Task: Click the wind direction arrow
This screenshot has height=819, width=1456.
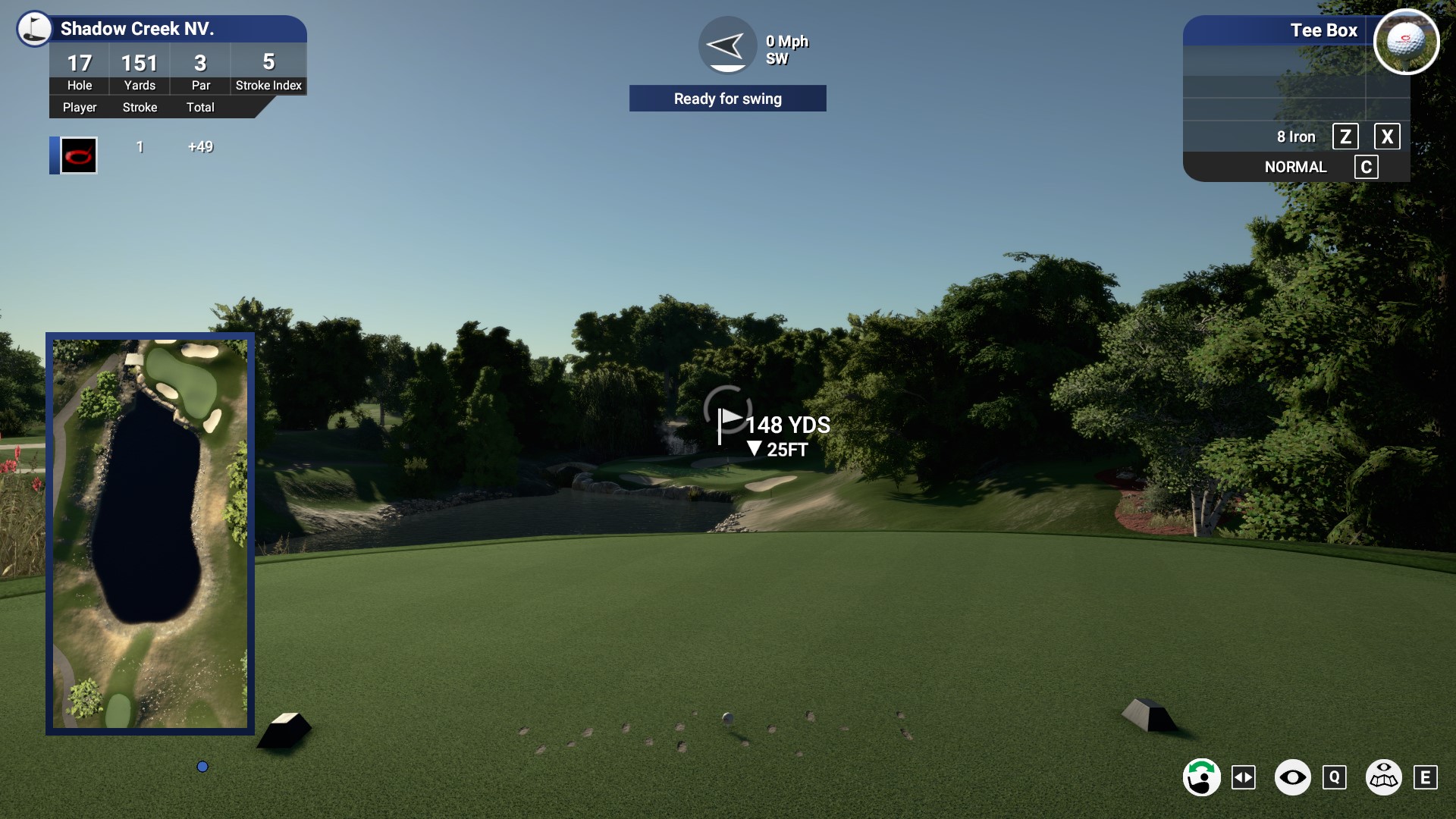Action: click(x=726, y=45)
